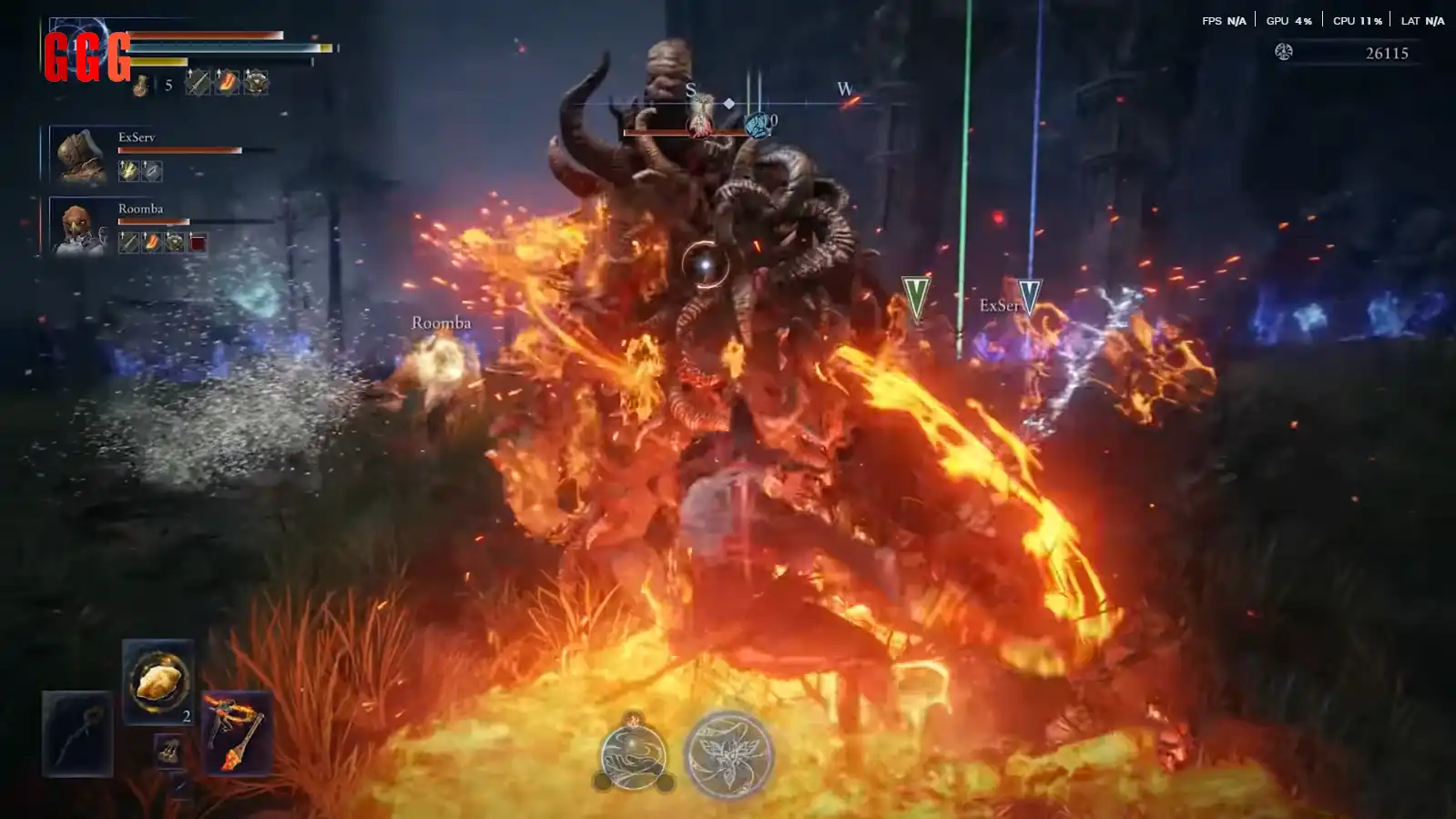Click the healing flask icon
The height and width of the screenshot is (819, 1456).
[x=141, y=85]
